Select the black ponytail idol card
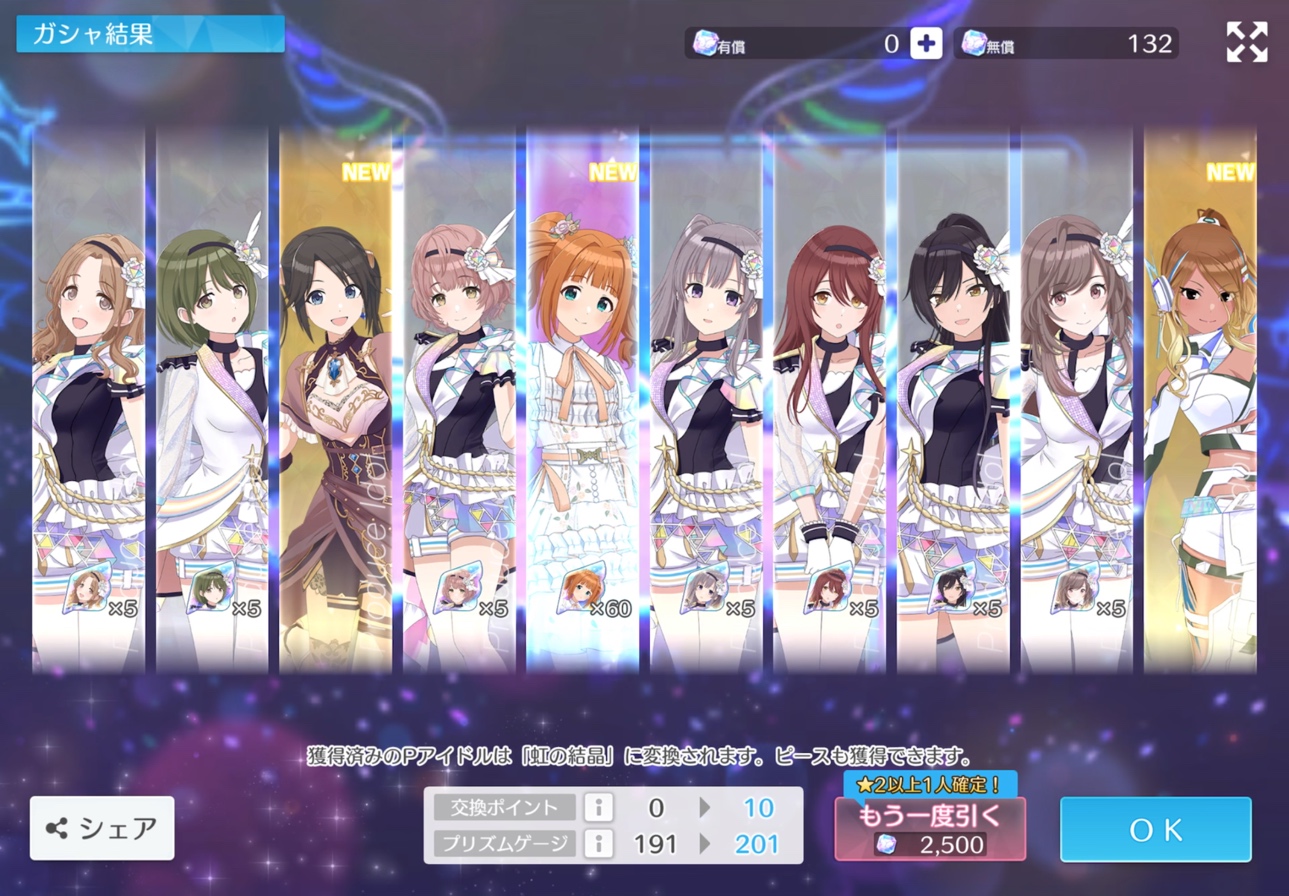 (x=953, y=400)
